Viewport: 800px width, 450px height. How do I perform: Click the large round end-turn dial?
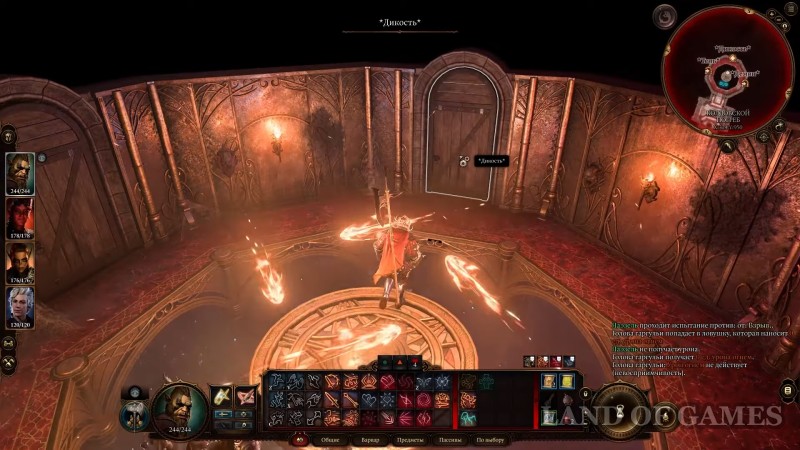[621, 412]
